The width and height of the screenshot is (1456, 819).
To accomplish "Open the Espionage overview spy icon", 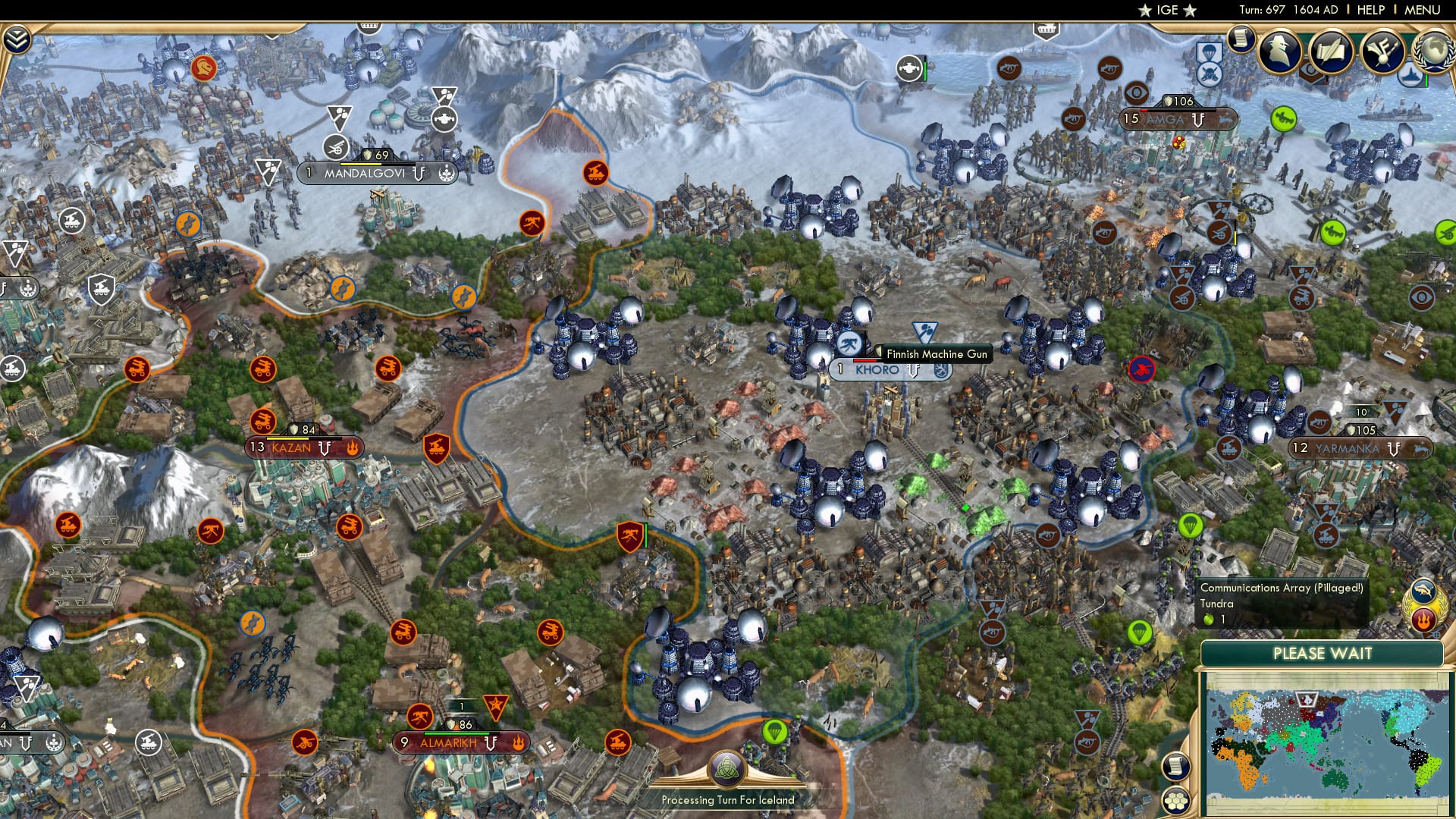I will [1280, 49].
